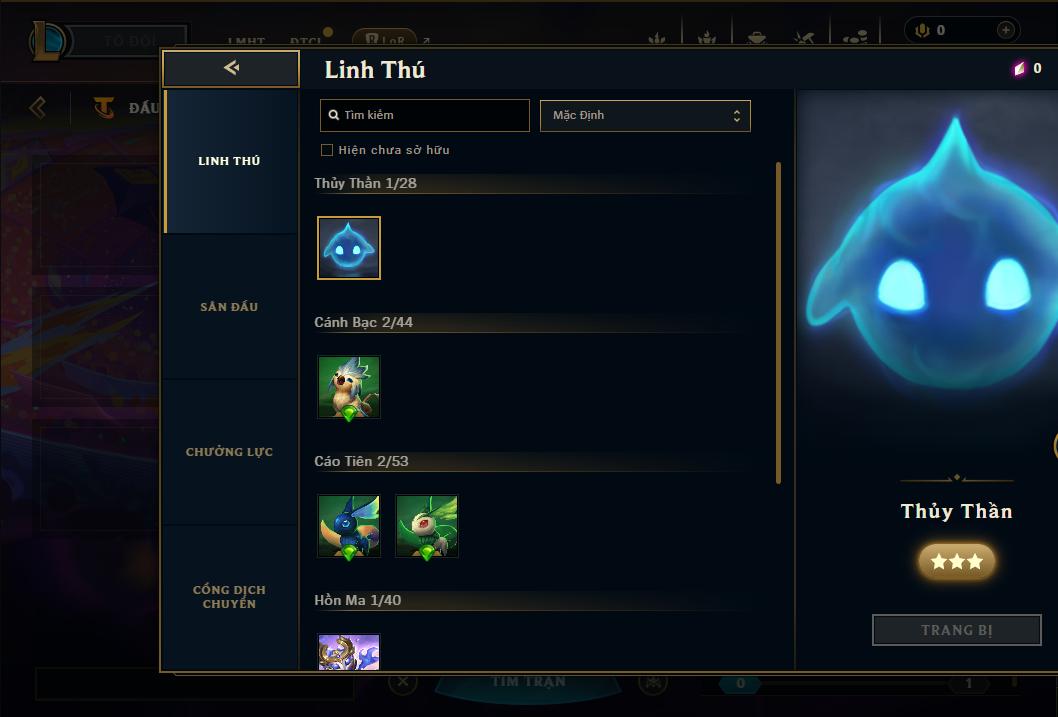1058x717 pixels.
Task: Select the Hồn Ma little legend thumbnail
Action: coord(349,652)
